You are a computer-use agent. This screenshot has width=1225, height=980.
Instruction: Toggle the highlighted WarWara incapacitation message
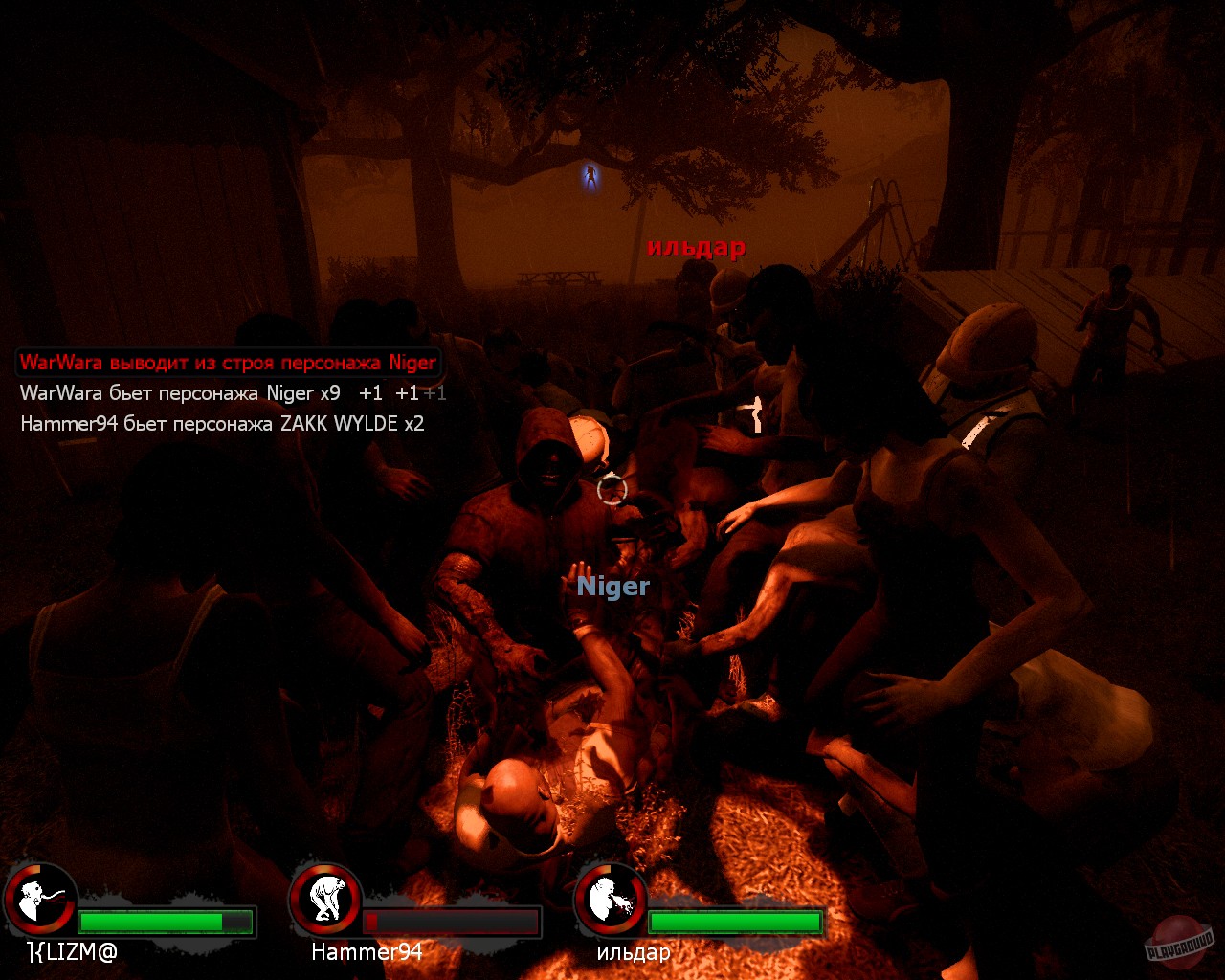click(x=226, y=362)
